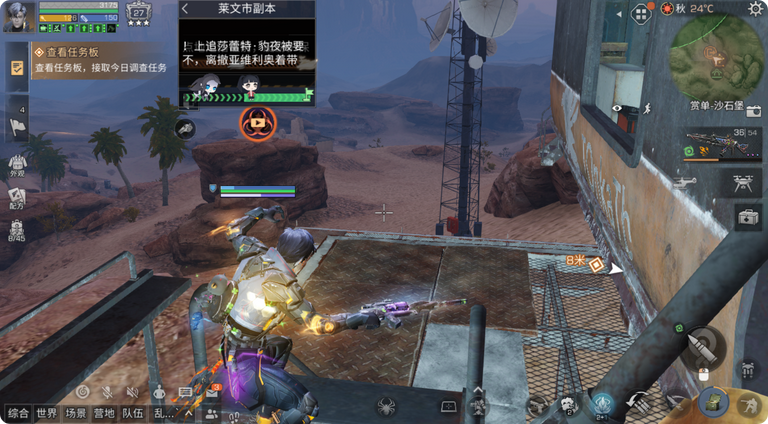
Task: Switch to the 营地 chat channel
Action: [103, 413]
